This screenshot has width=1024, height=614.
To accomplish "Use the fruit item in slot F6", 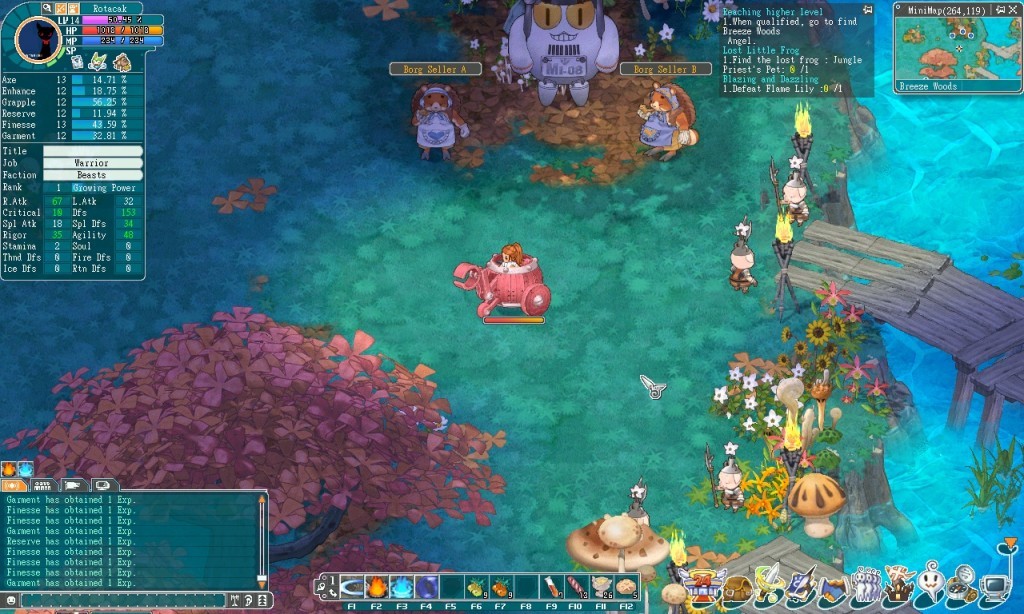I will coord(476,587).
